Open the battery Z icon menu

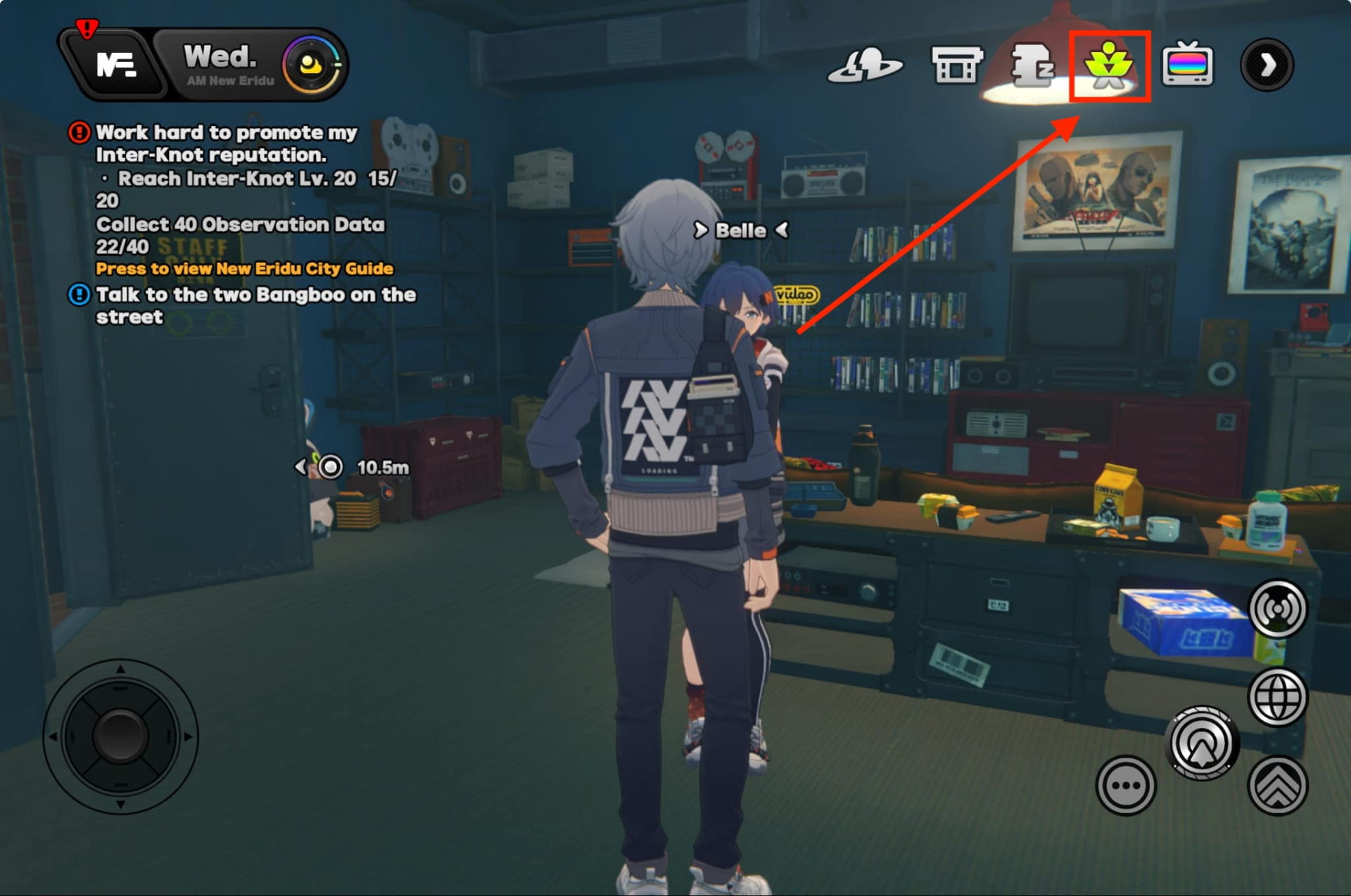pyautogui.click(x=1032, y=65)
